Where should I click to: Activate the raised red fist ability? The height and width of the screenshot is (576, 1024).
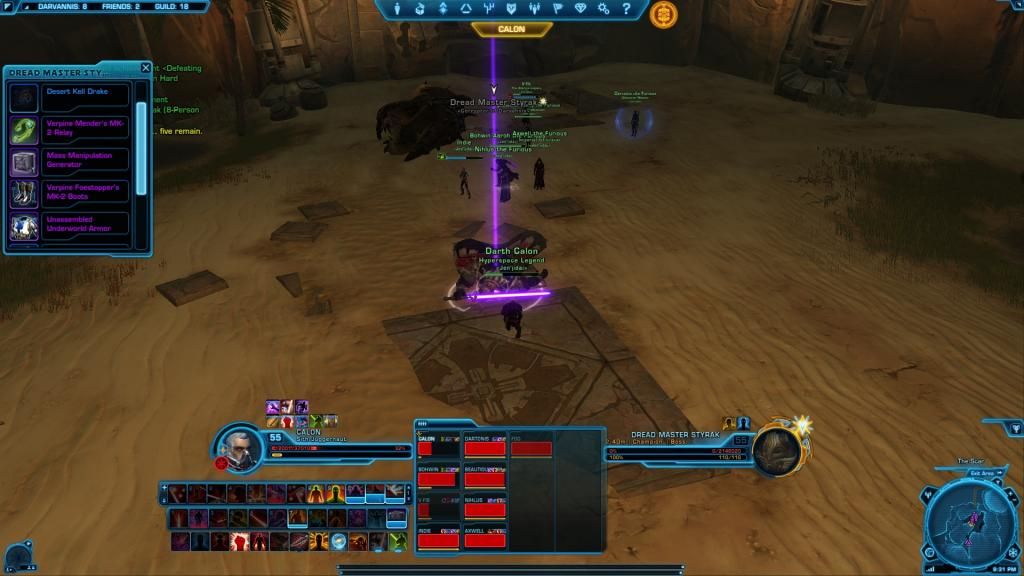[x=239, y=541]
